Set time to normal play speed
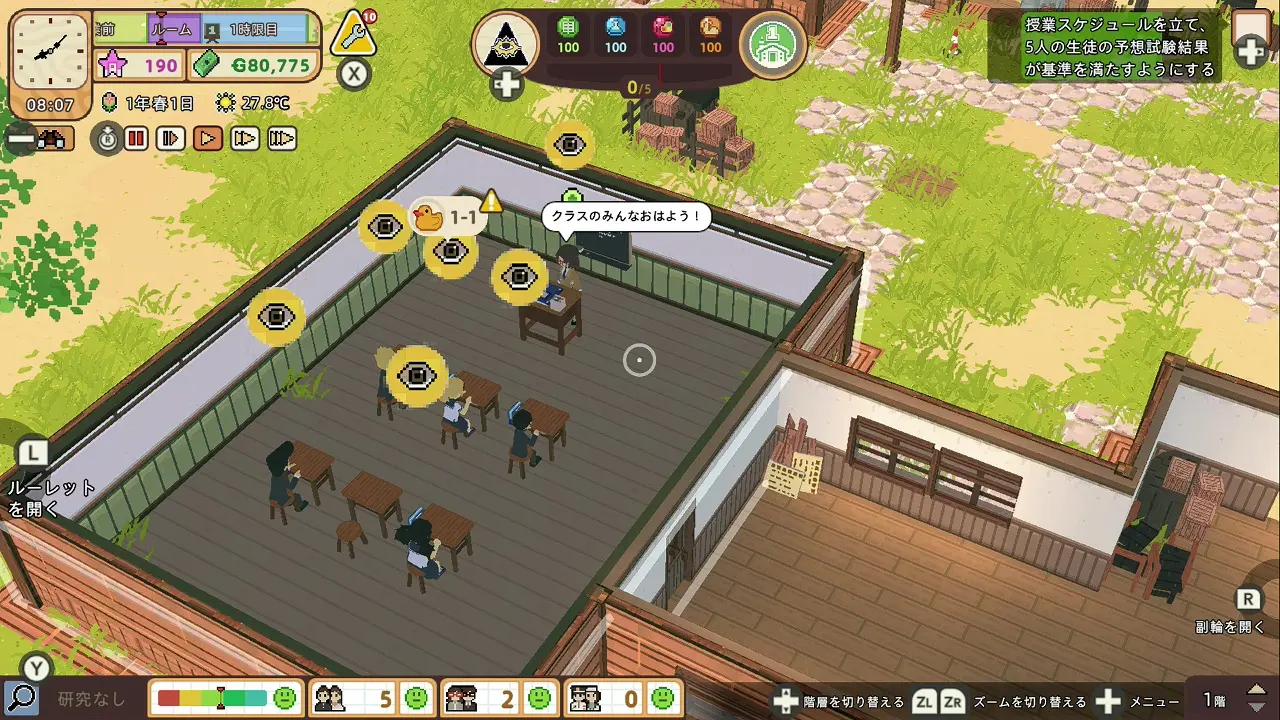1280x720 pixels. (x=208, y=139)
